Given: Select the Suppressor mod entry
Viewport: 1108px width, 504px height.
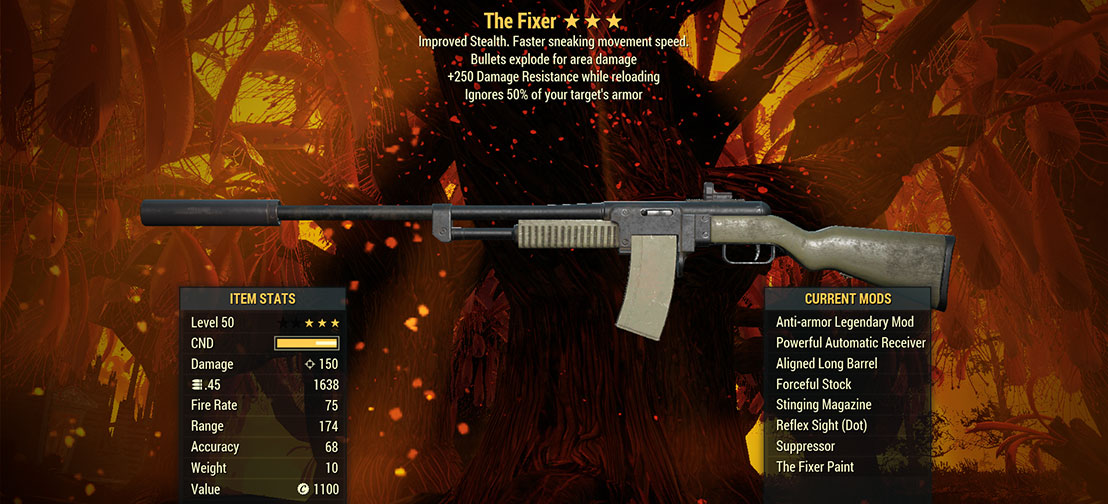Looking at the screenshot, I should tap(805, 446).
